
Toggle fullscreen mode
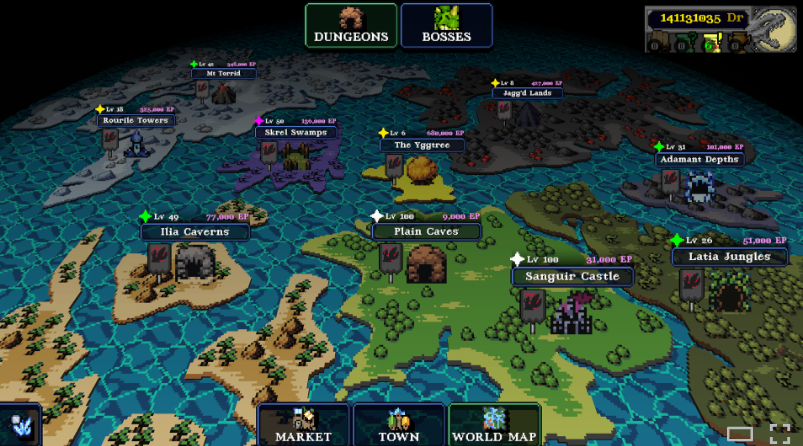click(780, 433)
